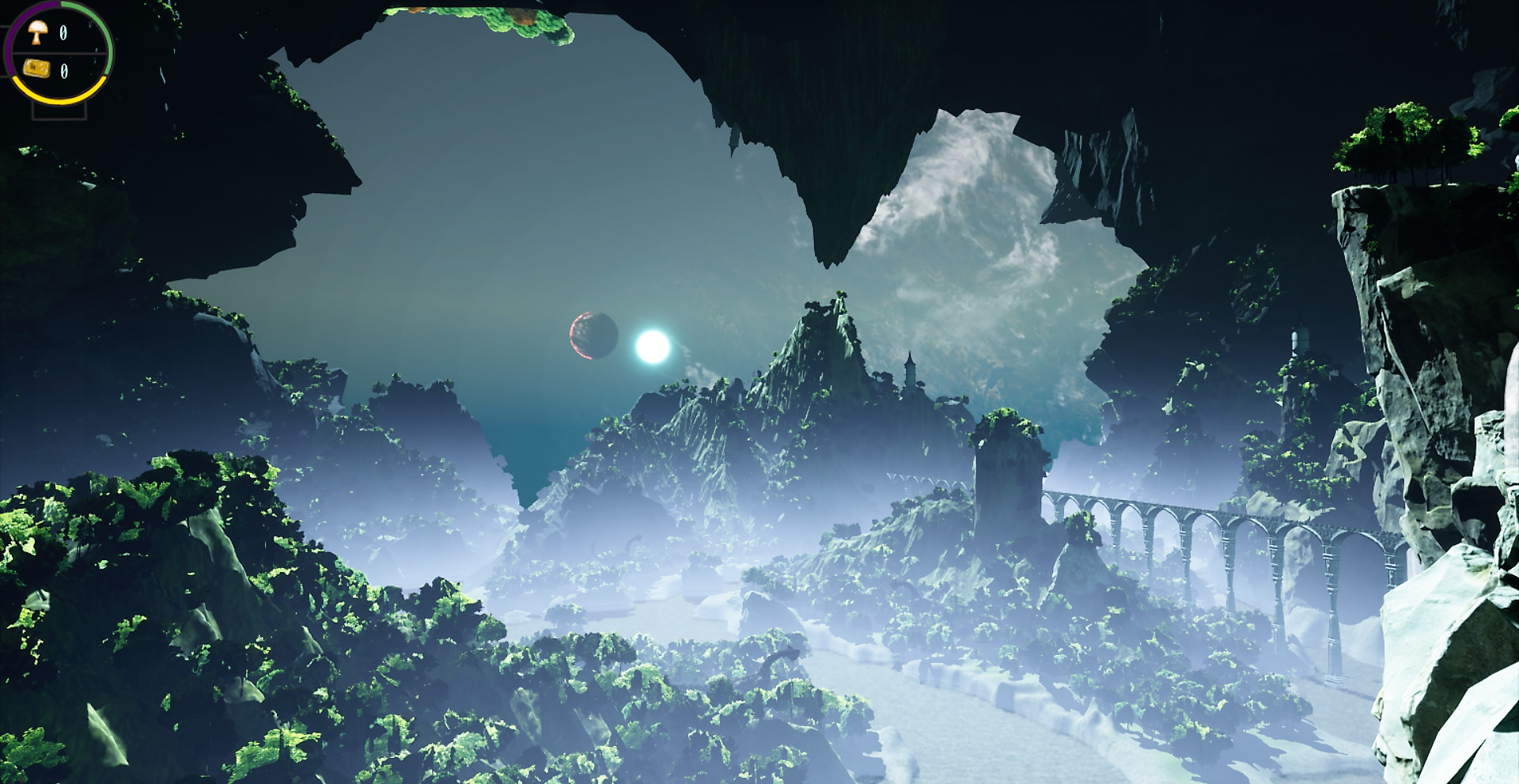
Task: Click the gold bar currency icon
Action: [37, 69]
